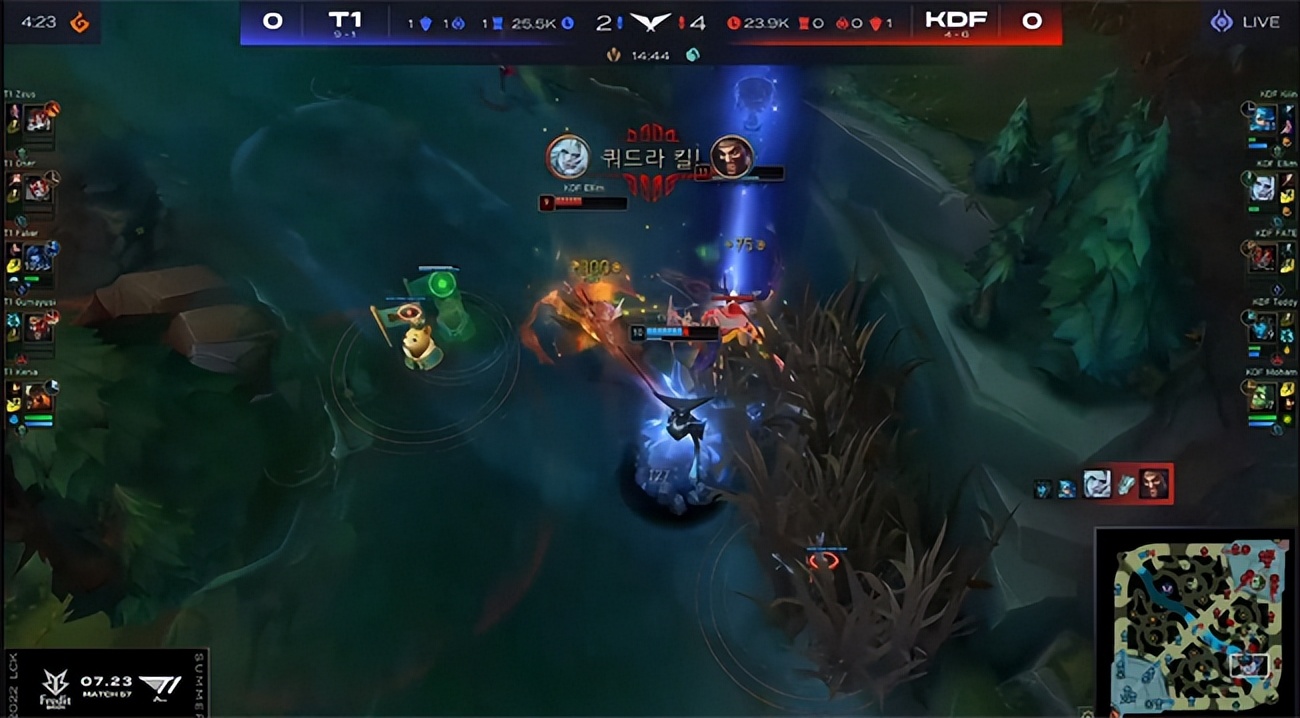Select T1 Oner's champion portrait
Screen dimensions: 1300x718
click(x=39, y=188)
